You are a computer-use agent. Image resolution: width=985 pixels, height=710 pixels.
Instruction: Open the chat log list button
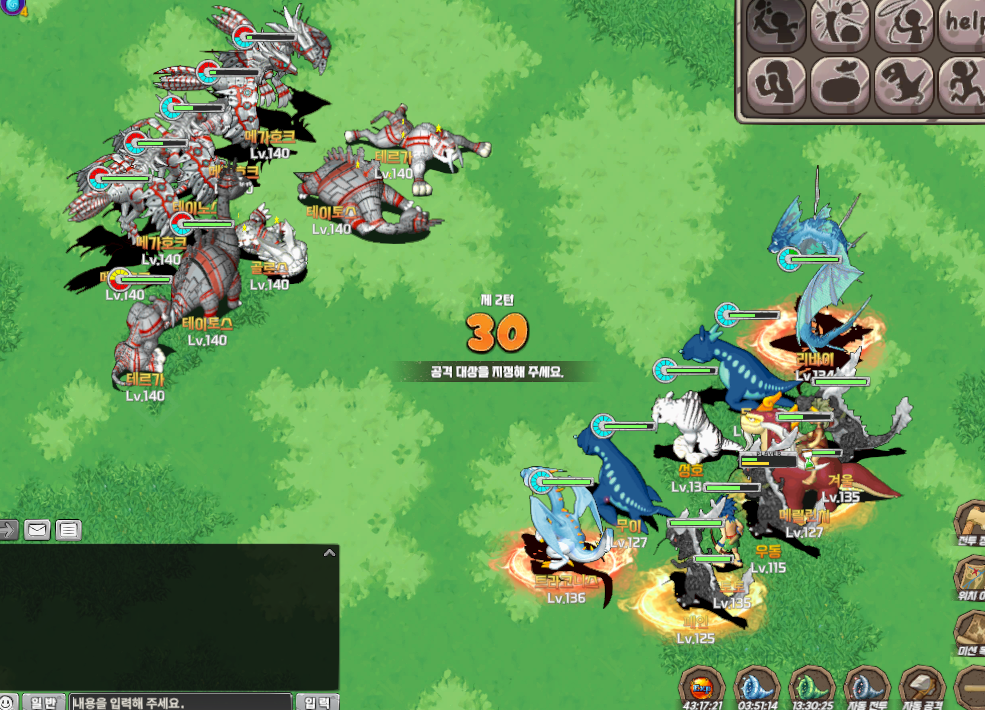click(68, 530)
